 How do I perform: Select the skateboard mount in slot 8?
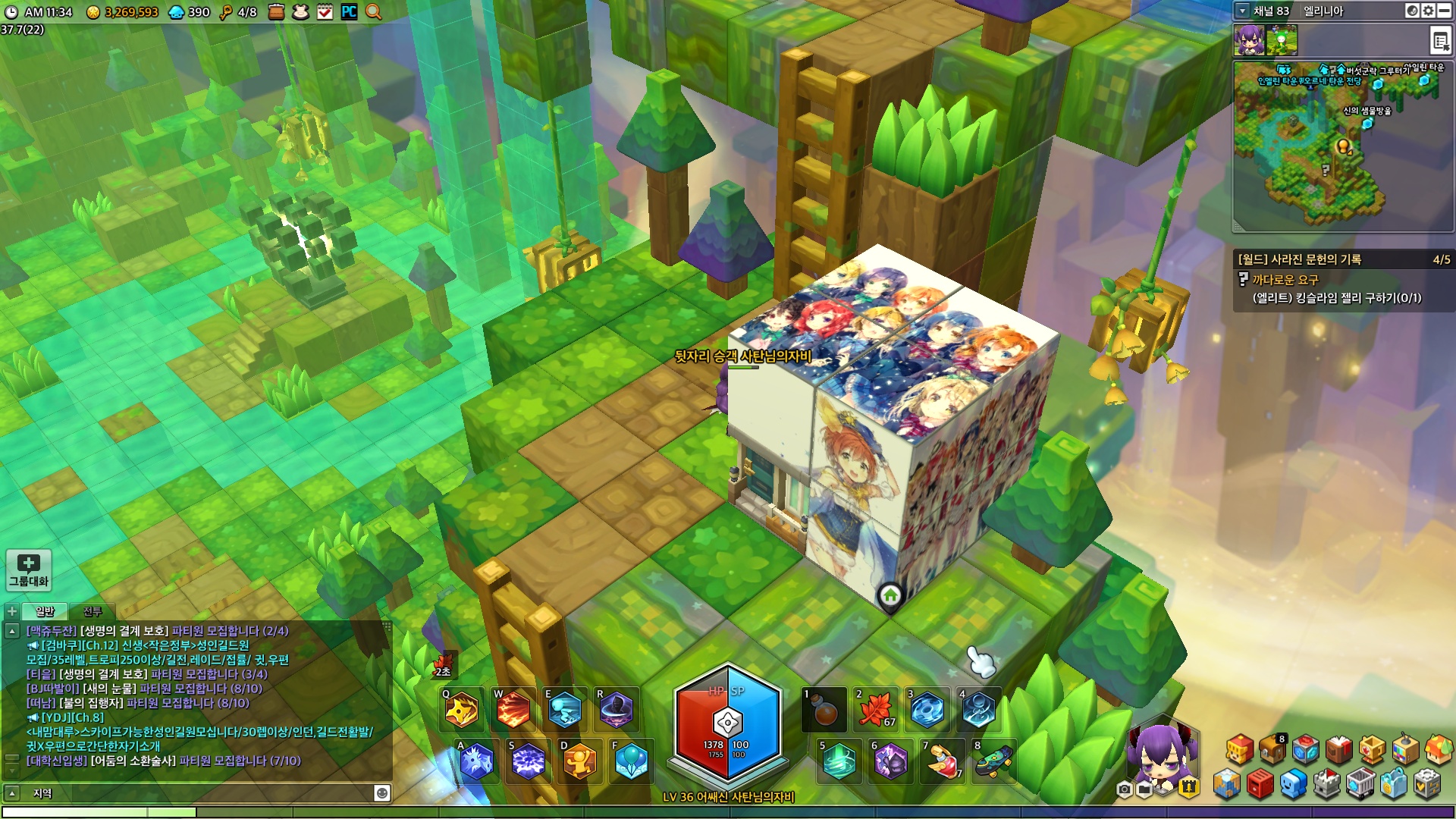pyautogui.click(x=994, y=761)
